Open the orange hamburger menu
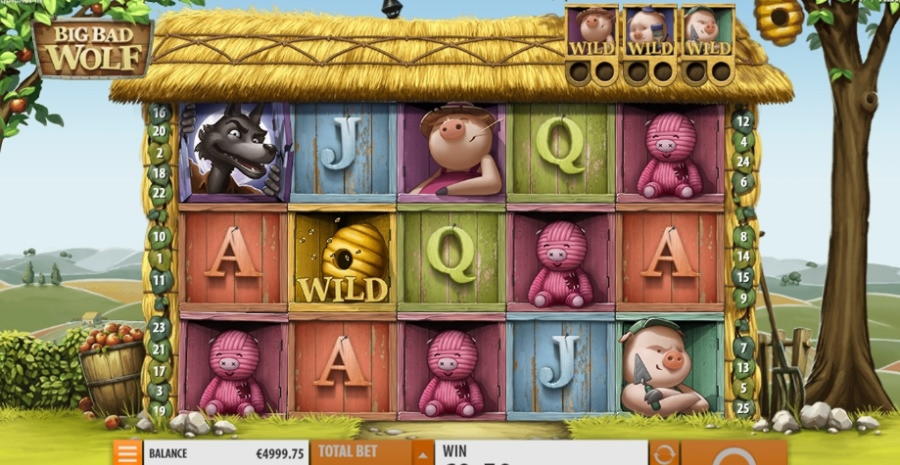The width and height of the screenshot is (900, 465). [127, 453]
